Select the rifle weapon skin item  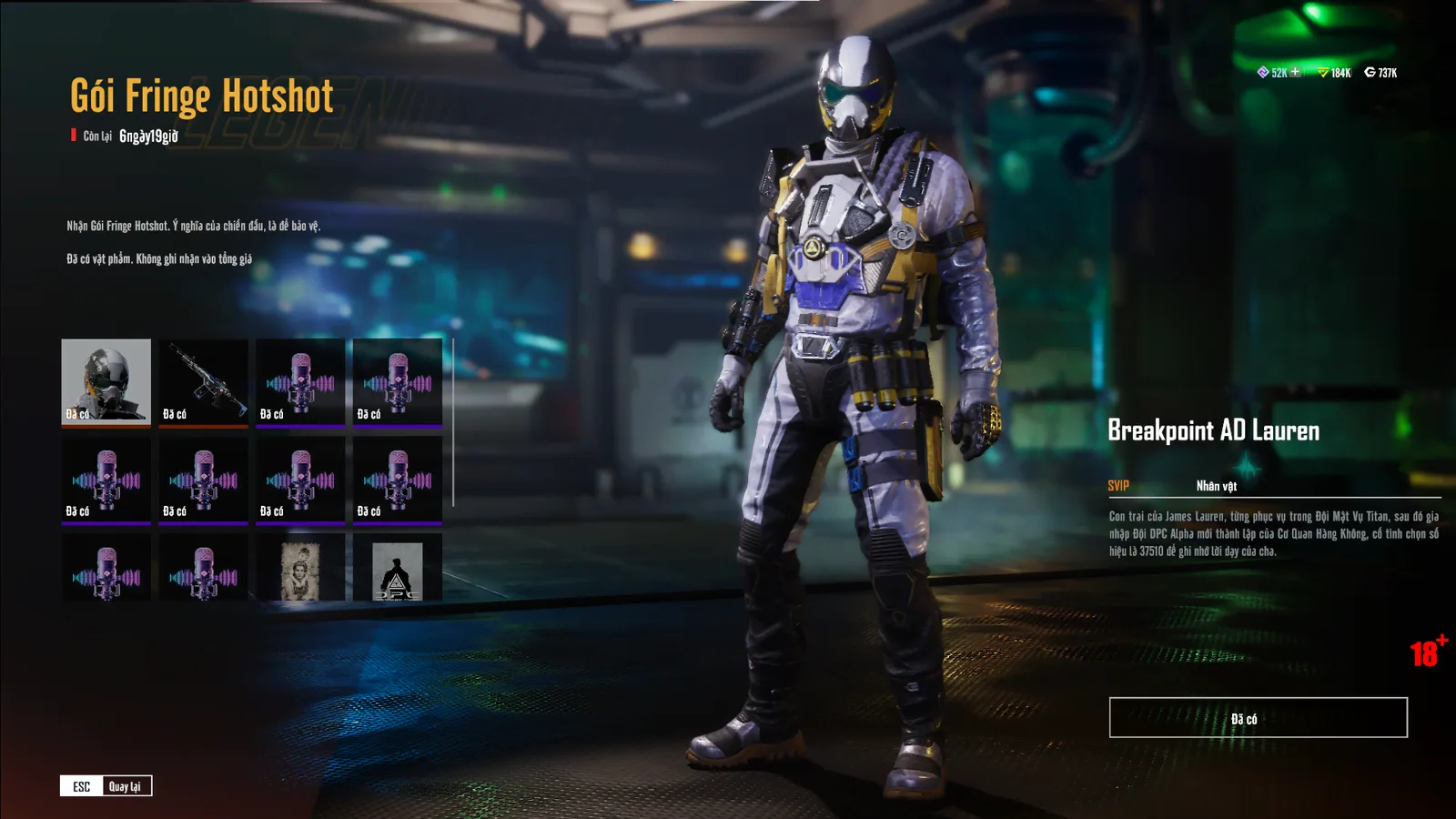tap(203, 380)
